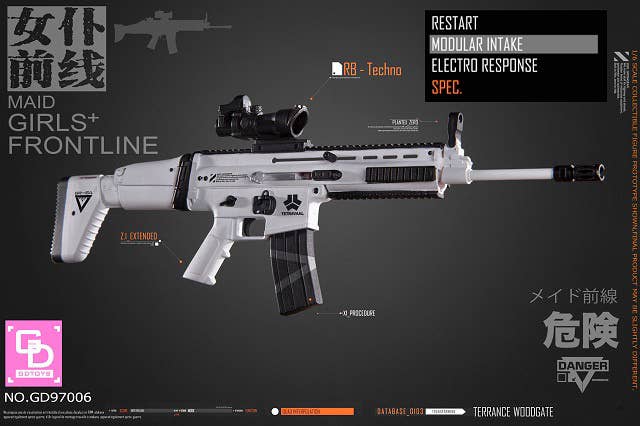The width and height of the screenshot is (640, 426).
Task: Open the ELECTRO RESPONSE entry
Action: coord(484,66)
